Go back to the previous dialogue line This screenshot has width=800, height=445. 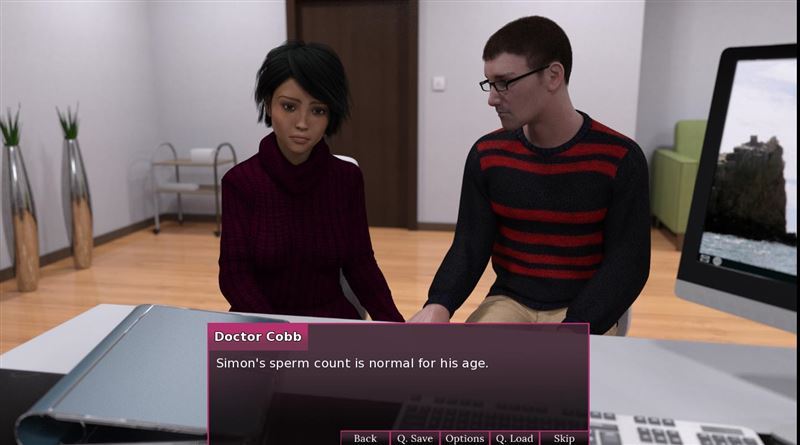365,438
